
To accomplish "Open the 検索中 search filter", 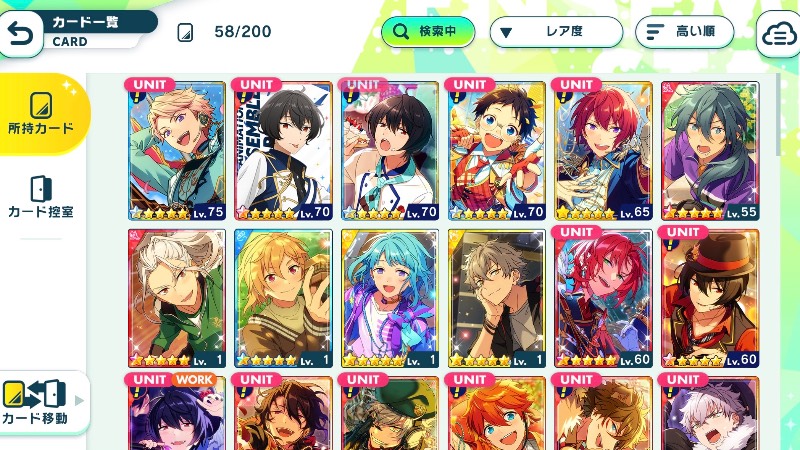I will (427, 32).
